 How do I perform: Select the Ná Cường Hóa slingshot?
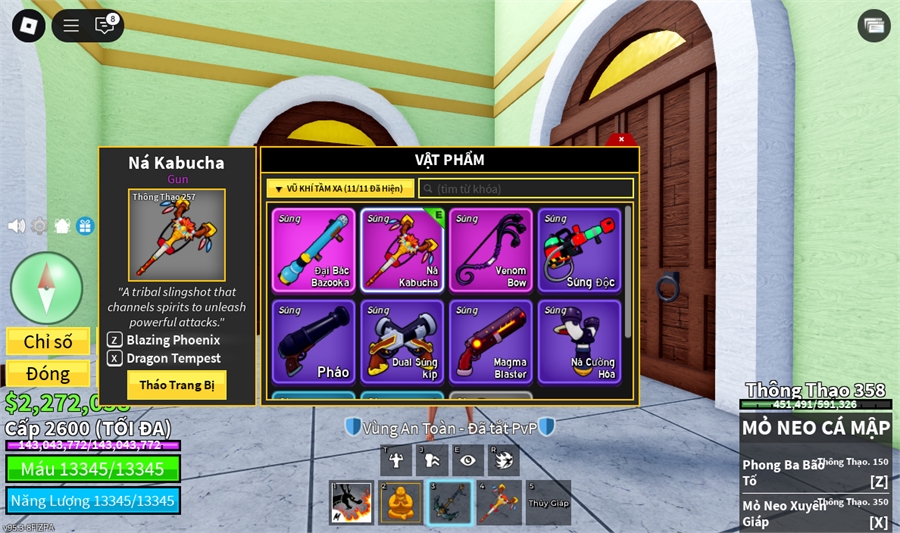pos(579,342)
